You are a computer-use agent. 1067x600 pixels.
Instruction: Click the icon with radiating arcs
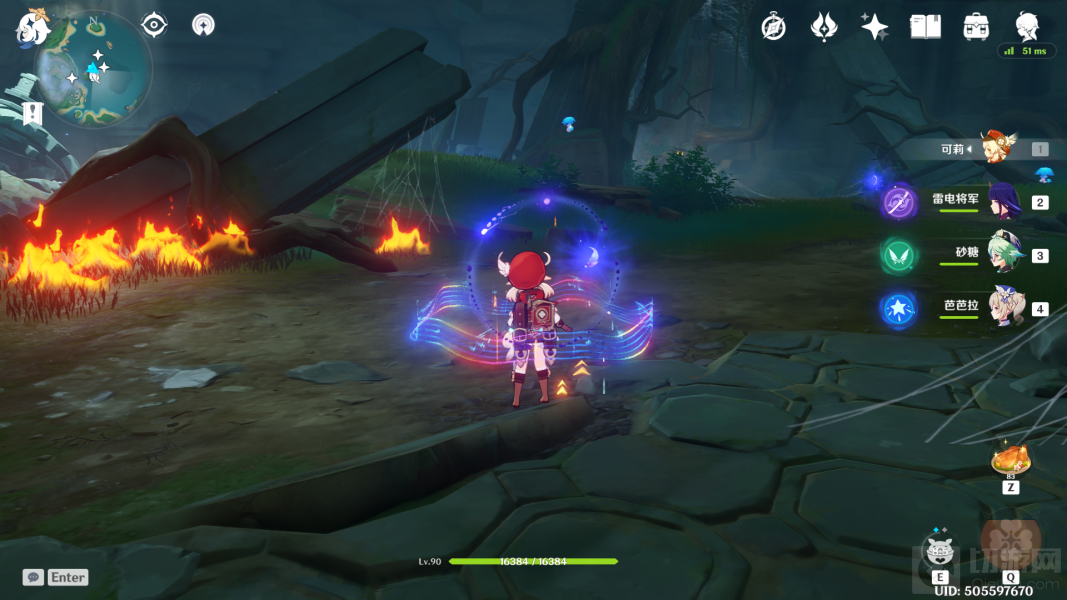click(203, 25)
